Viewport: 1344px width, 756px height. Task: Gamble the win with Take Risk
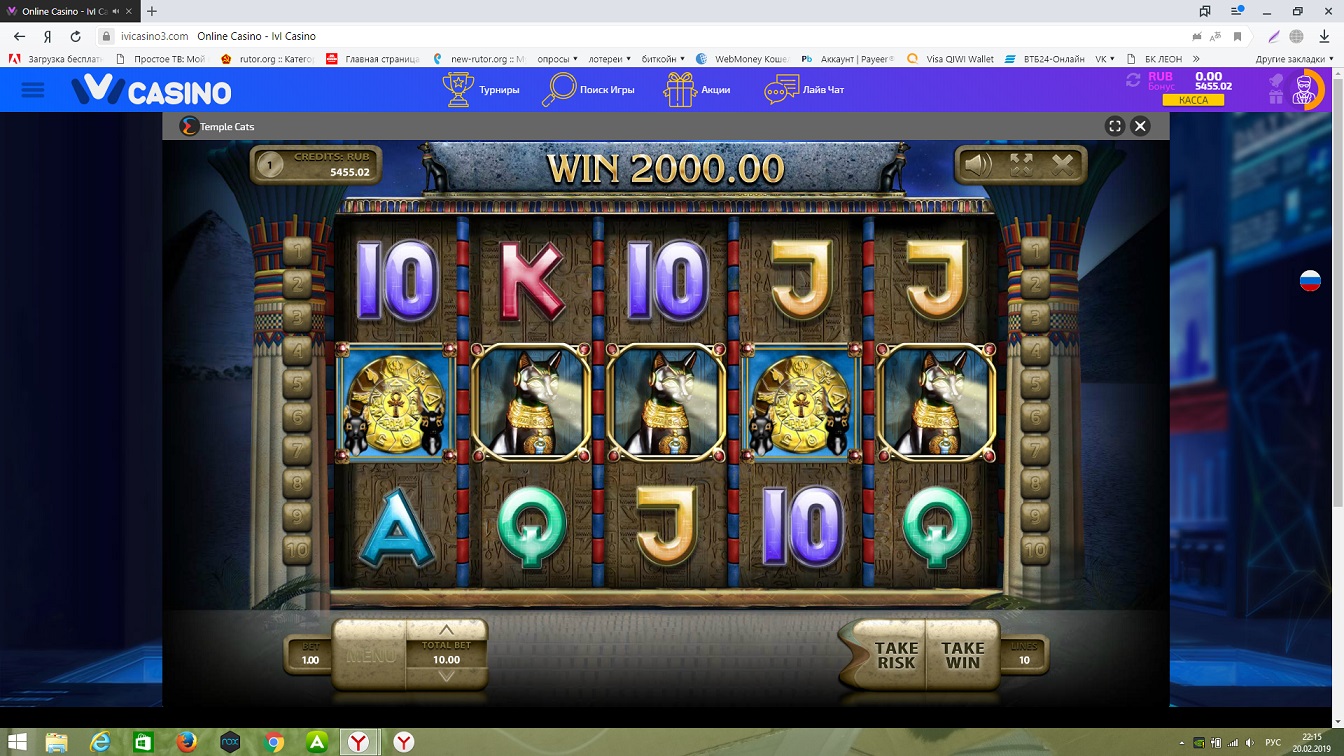(895, 655)
